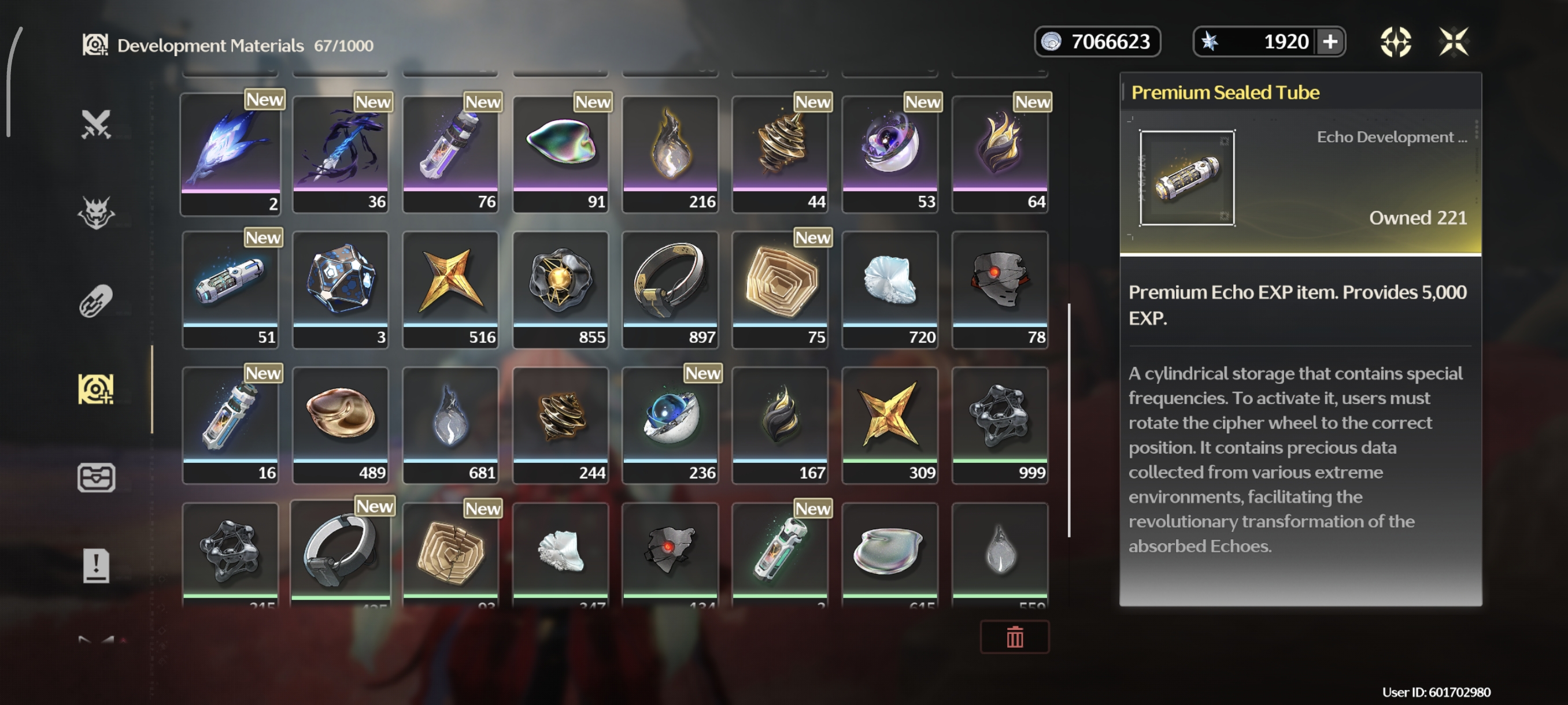Pick the red-eyed mask item with count 78
The width and height of the screenshot is (1568, 705).
click(x=1000, y=289)
